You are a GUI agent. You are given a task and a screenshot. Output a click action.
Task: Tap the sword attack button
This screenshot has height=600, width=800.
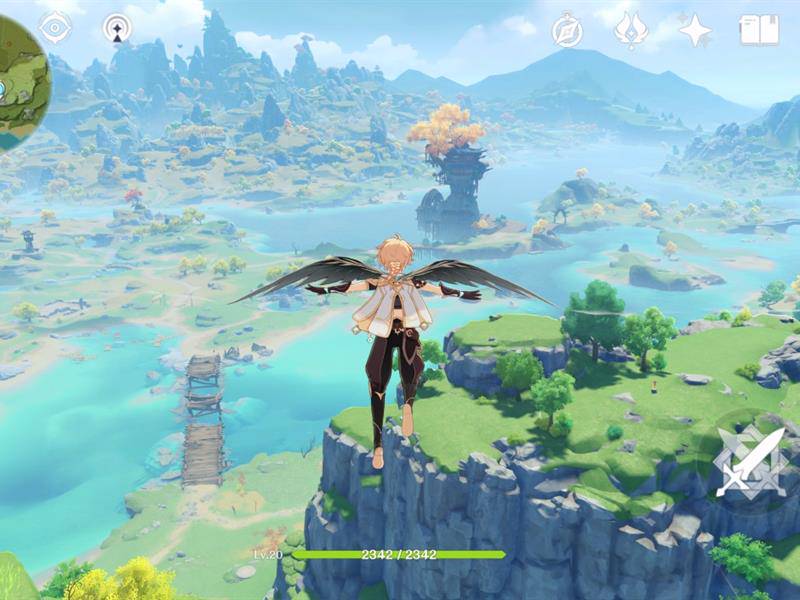click(752, 462)
